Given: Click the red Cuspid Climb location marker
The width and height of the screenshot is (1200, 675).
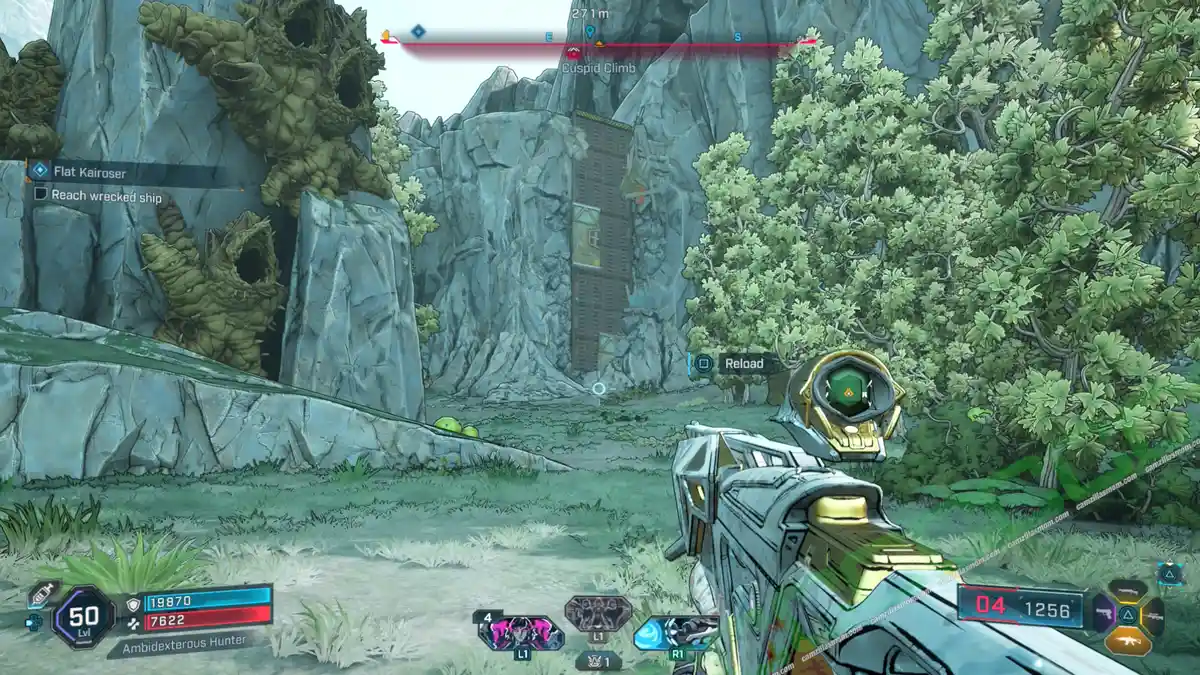Looking at the screenshot, I should (573, 54).
